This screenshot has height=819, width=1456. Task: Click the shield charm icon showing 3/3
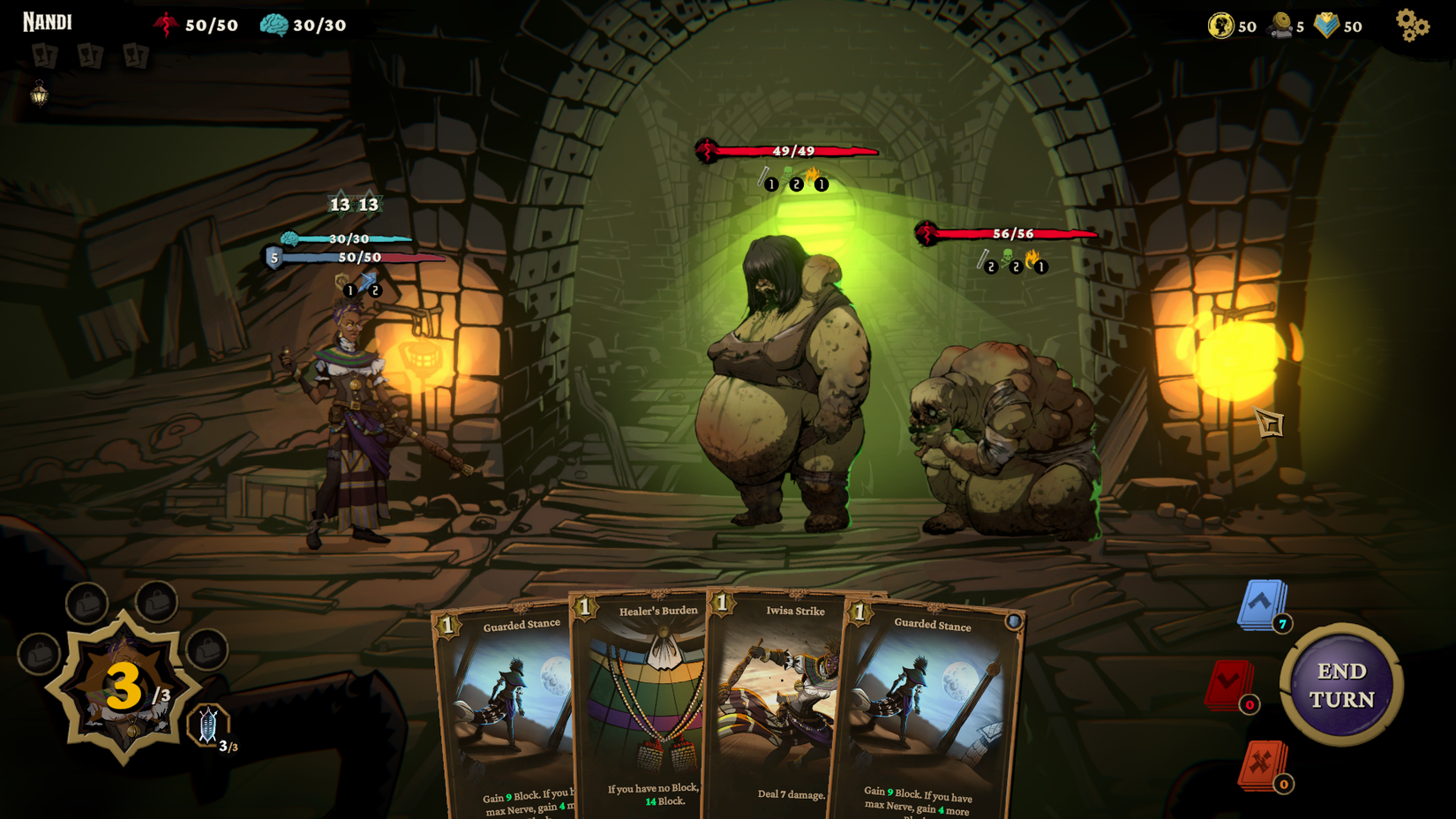[x=209, y=724]
